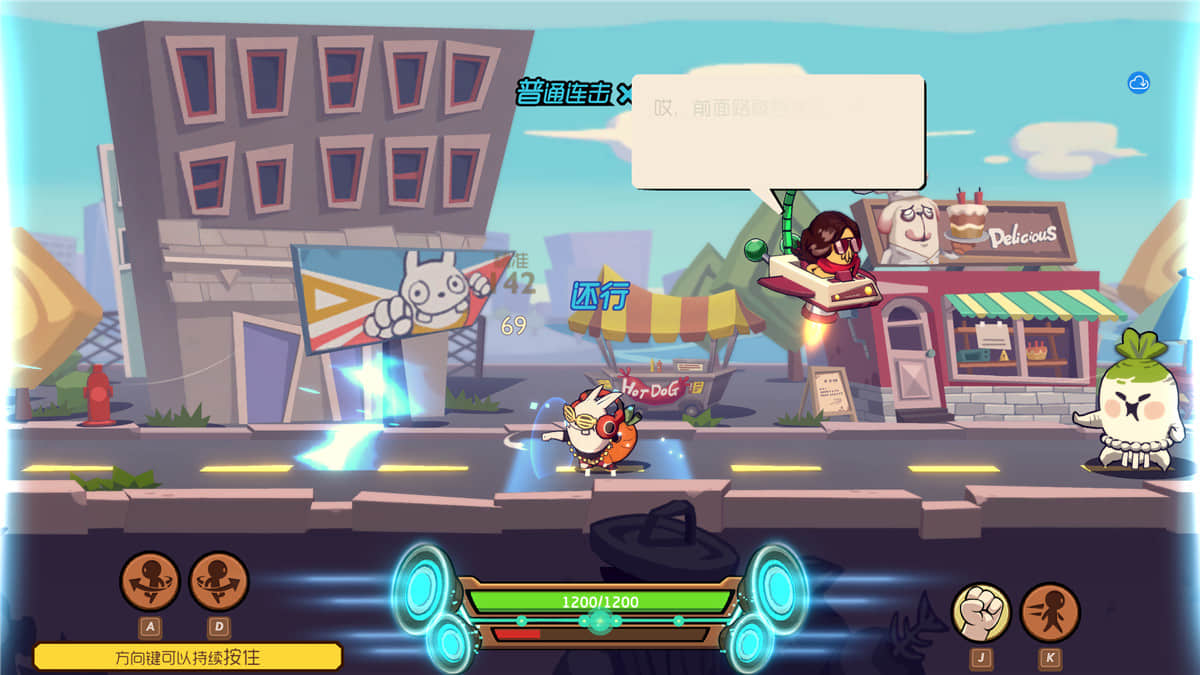The height and width of the screenshot is (675, 1200).
Task: Tap the move-left action icon
Action: (150, 581)
